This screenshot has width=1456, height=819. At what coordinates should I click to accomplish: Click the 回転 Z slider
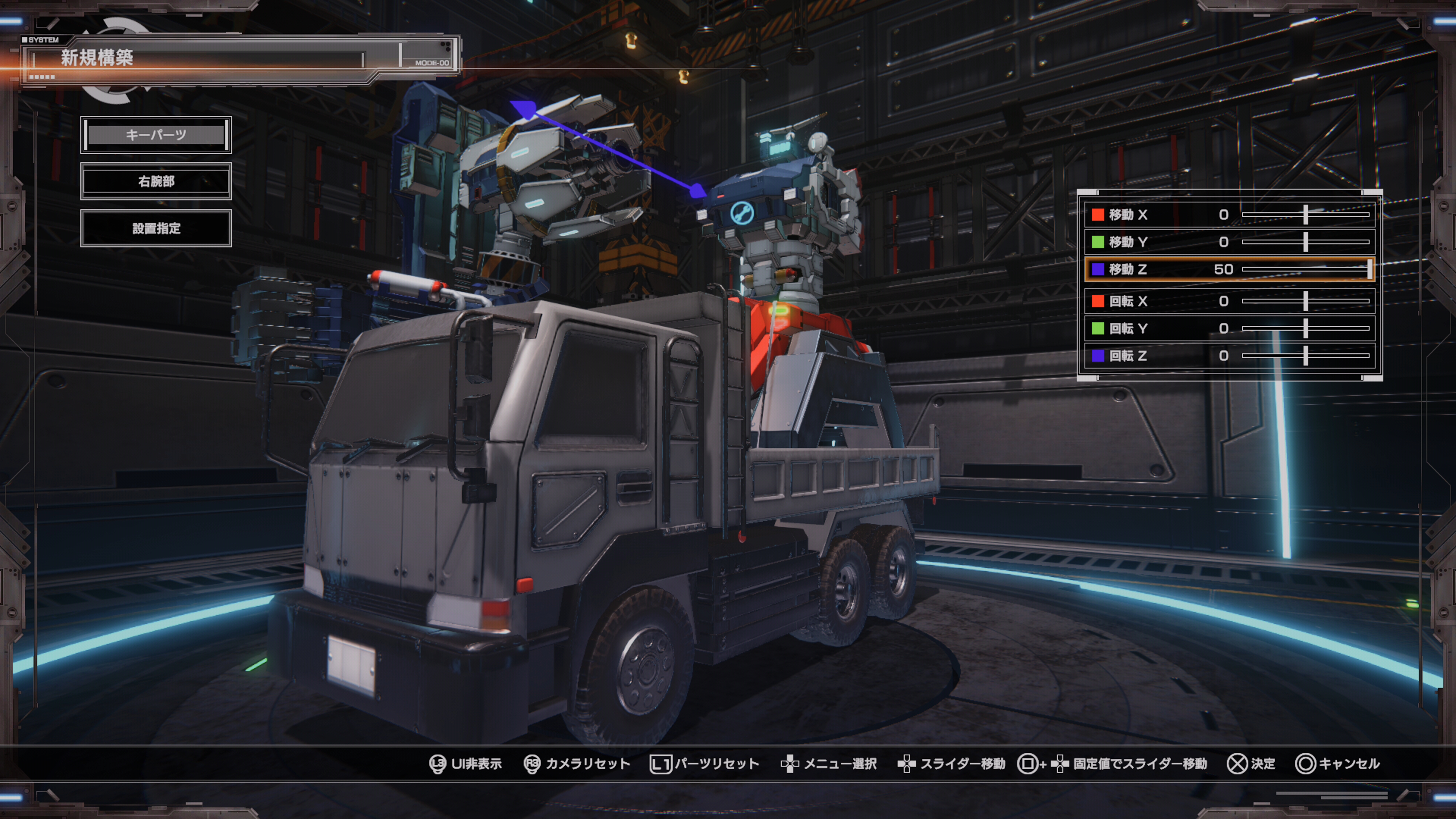click(x=1305, y=356)
